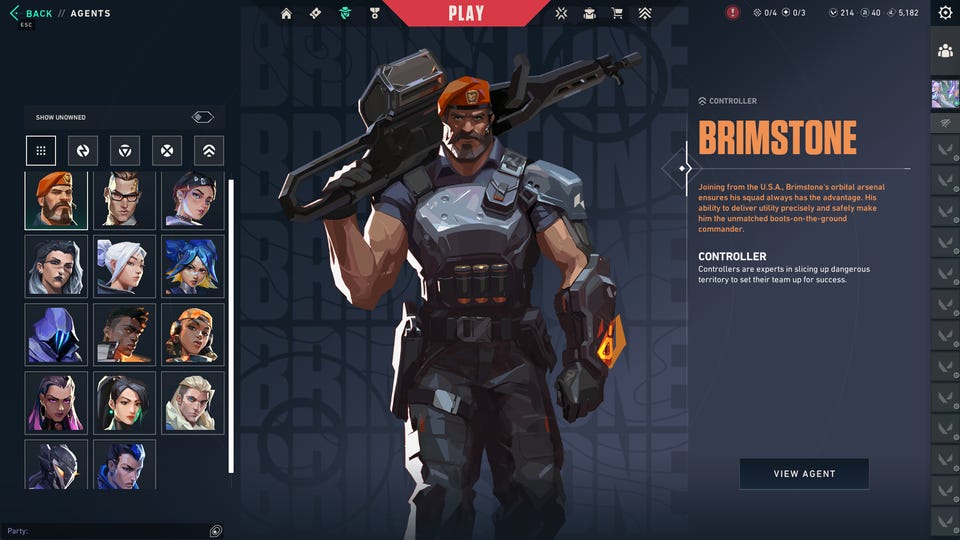
Task: Open the Play menu
Action: click(466, 13)
